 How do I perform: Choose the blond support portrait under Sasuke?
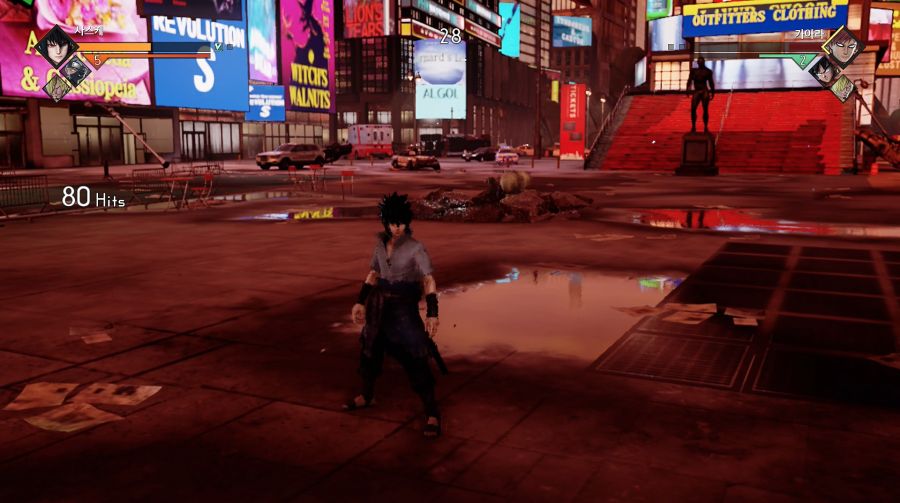click(56, 87)
